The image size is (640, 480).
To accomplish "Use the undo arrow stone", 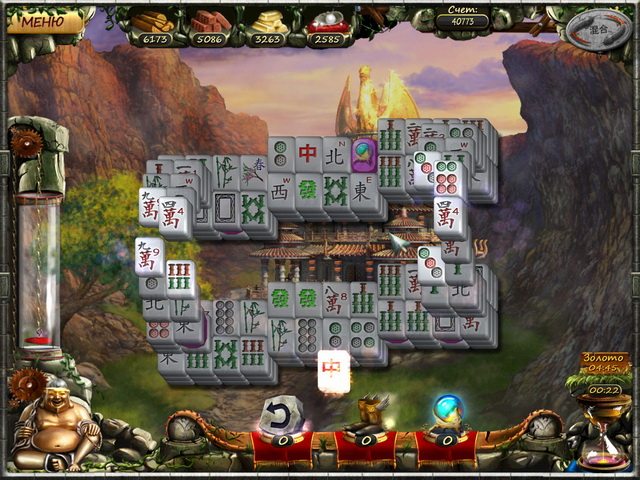I will click(279, 413).
